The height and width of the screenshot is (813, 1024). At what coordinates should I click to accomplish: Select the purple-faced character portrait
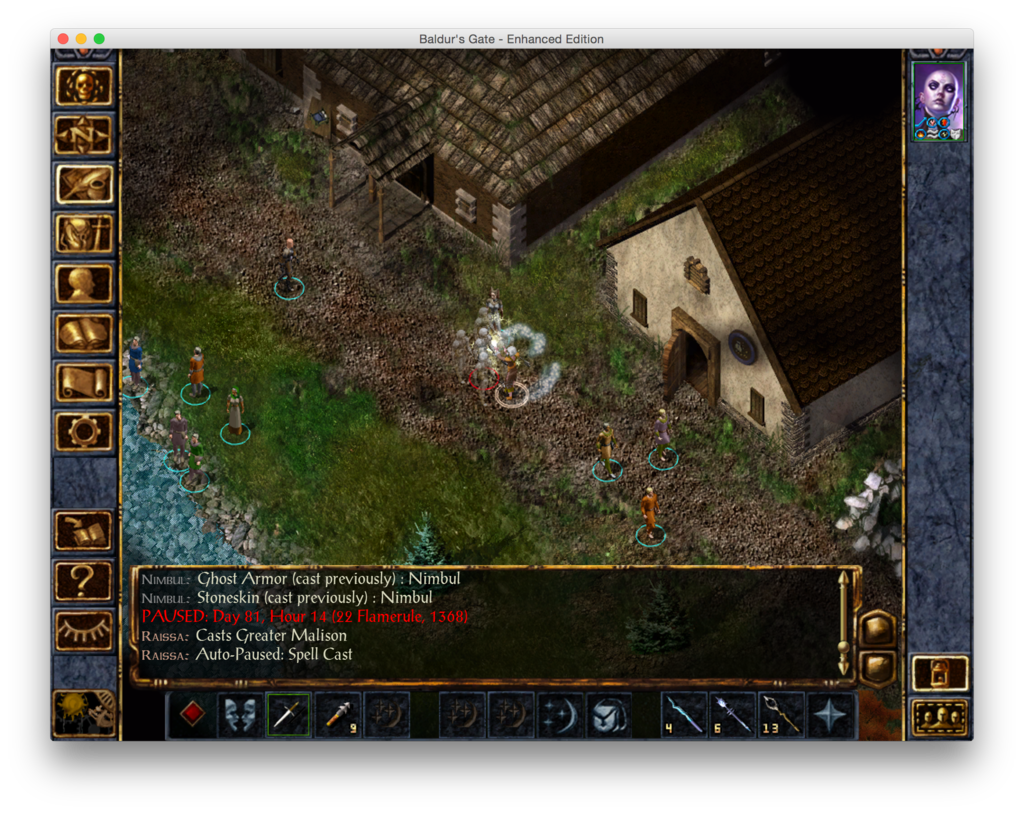coord(939,101)
